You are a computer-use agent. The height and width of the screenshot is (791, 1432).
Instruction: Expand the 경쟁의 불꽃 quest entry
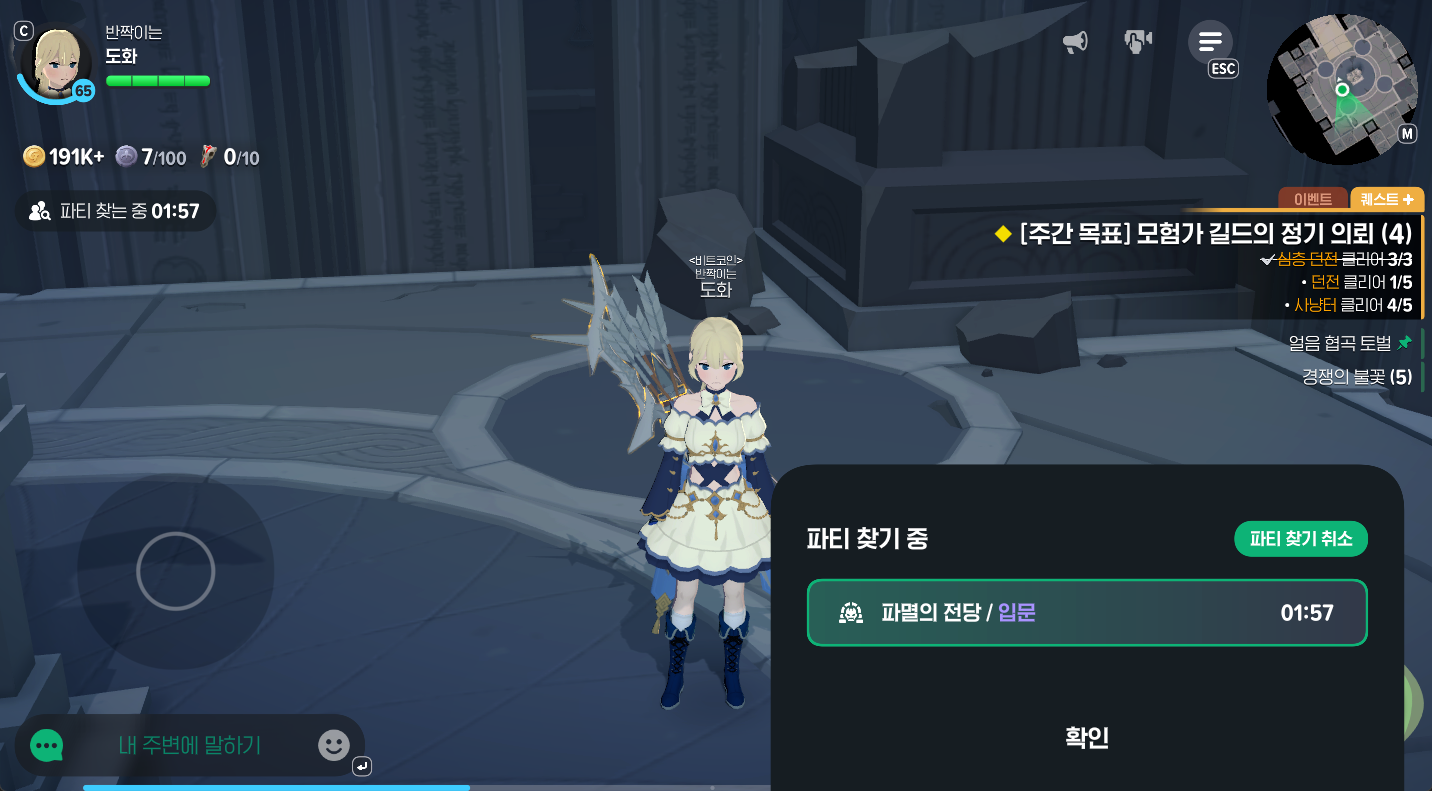(1360, 377)
